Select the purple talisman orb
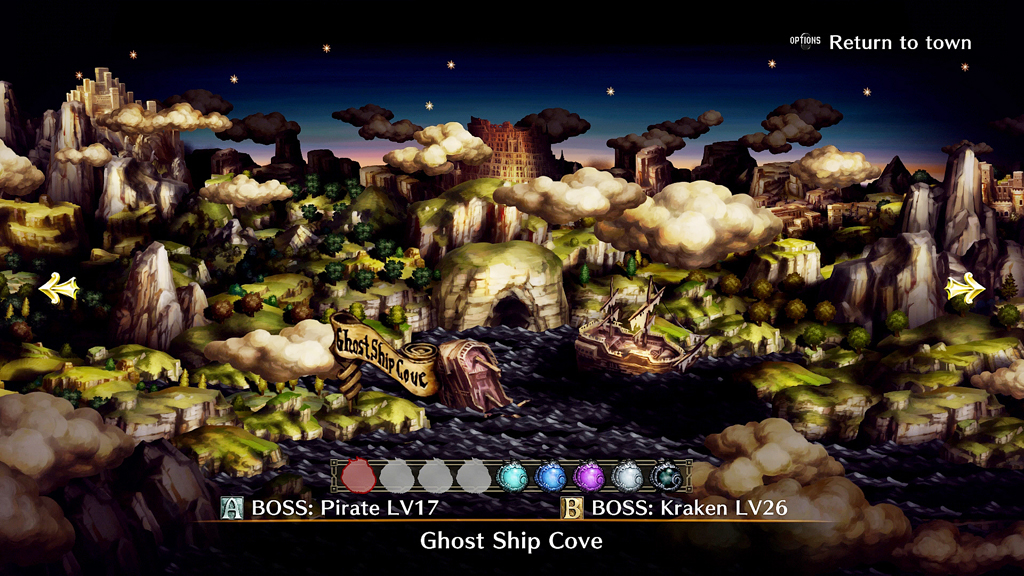 click(x=589, y=476)
